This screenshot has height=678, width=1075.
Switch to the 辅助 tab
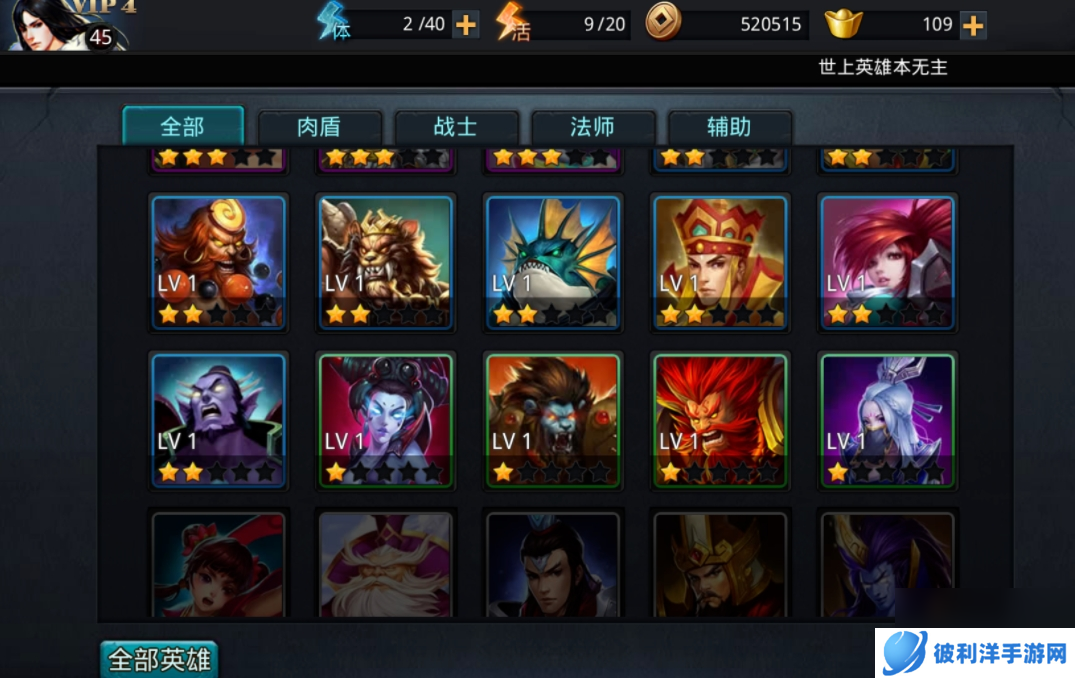tap(729, 128)
